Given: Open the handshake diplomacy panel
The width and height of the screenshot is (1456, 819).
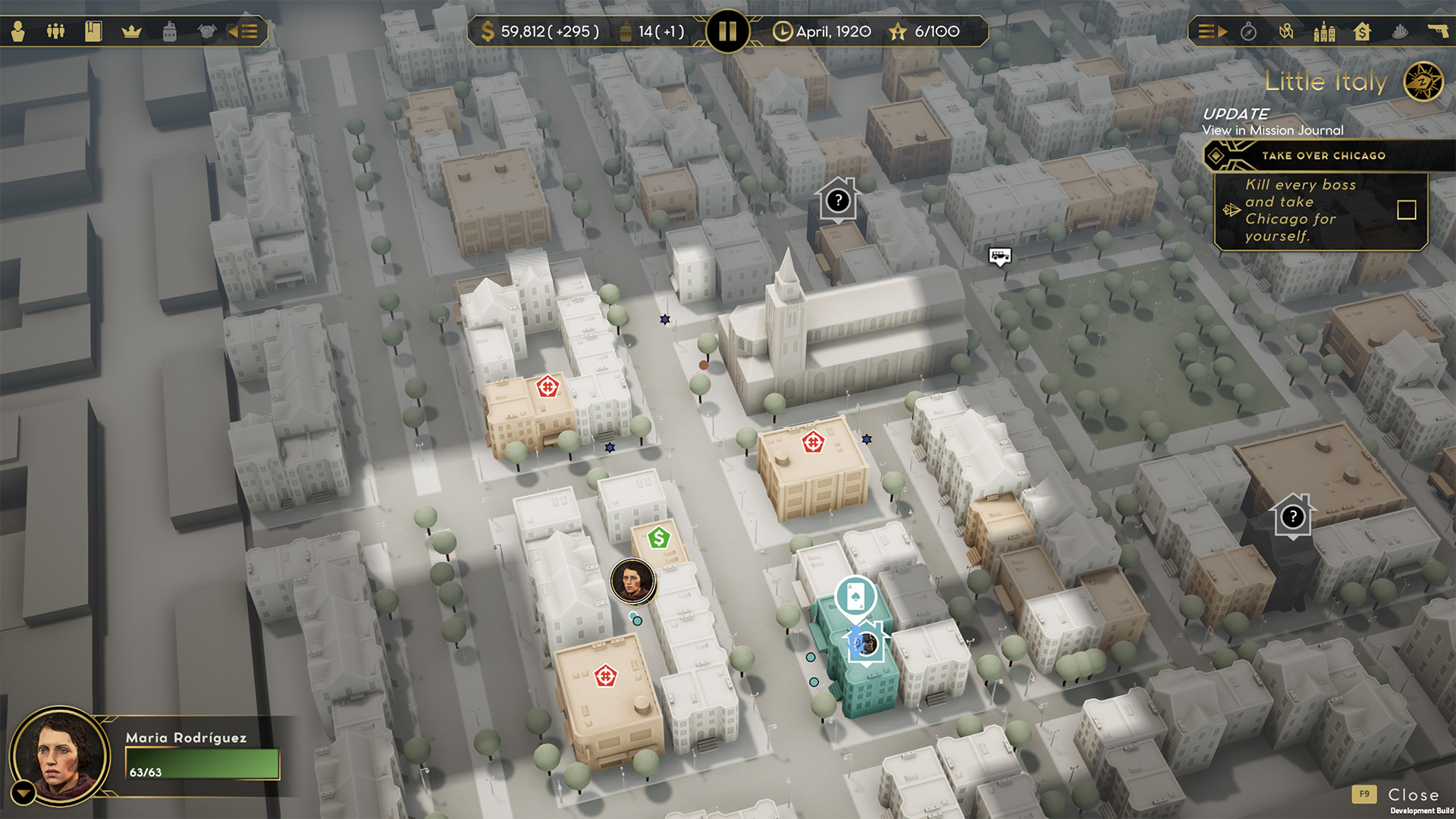Looking at the screenshot, I should 206,31.
